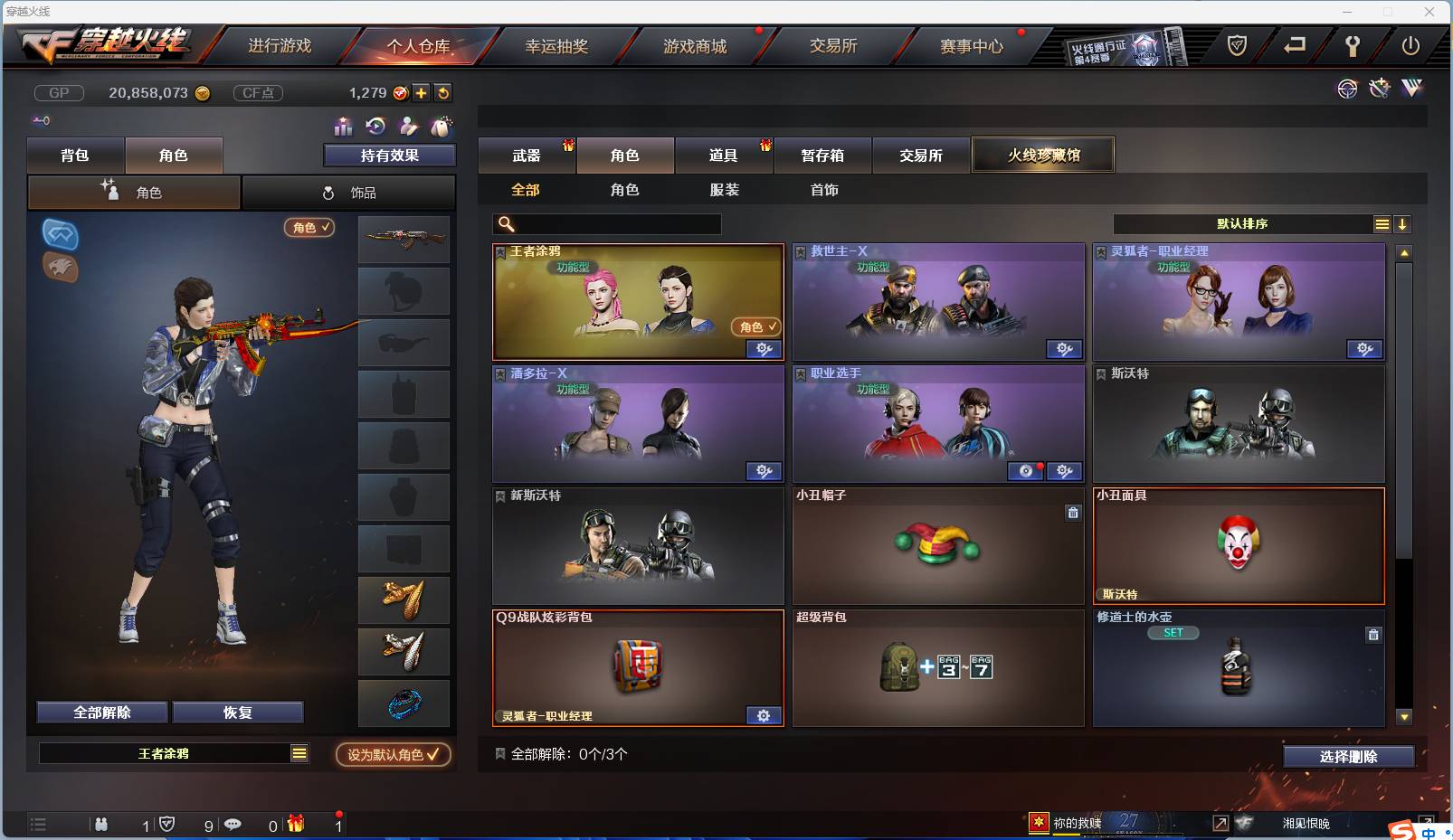This screenshot has width=1453, height=840.
Task: Toggle the eye preview icon on 职业选手 card
Action: tap(1025, 471)
